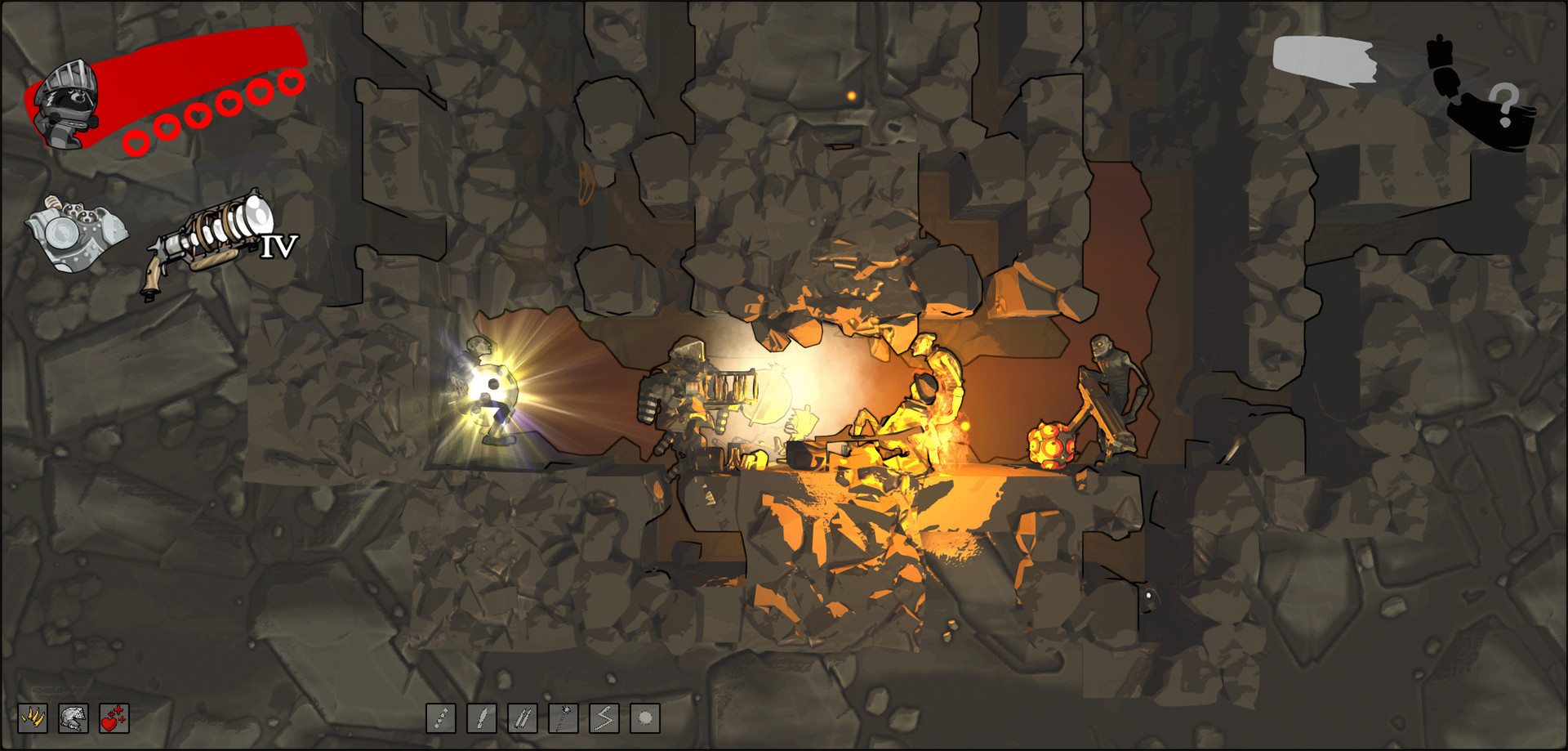This screenshot has height=751, width=1568.
Task: Toggle the round orb ammo slot
Action: click(645, 718)
